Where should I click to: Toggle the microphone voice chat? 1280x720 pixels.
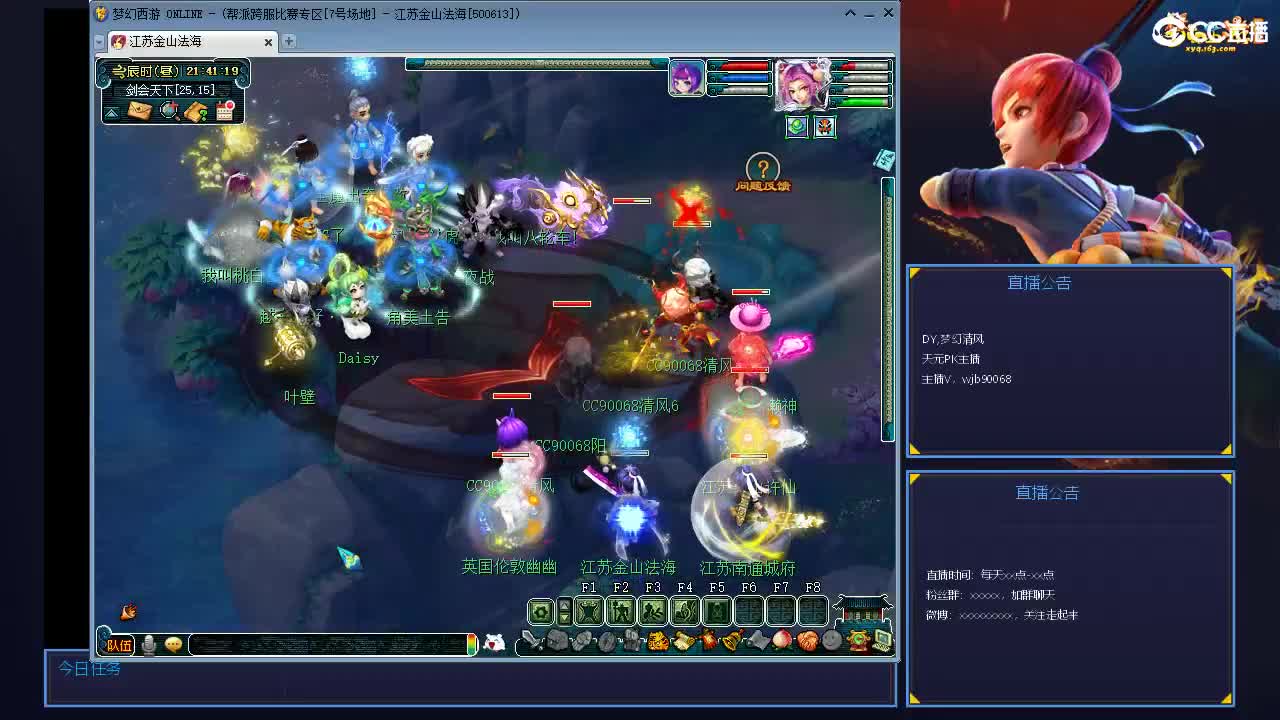point(151,643)
